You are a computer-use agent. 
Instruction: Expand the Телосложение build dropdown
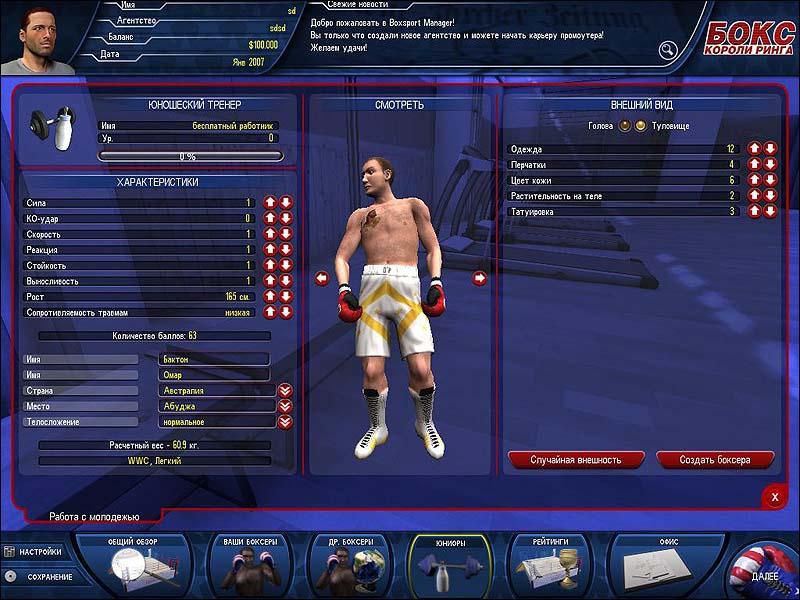tap(285, 422)
